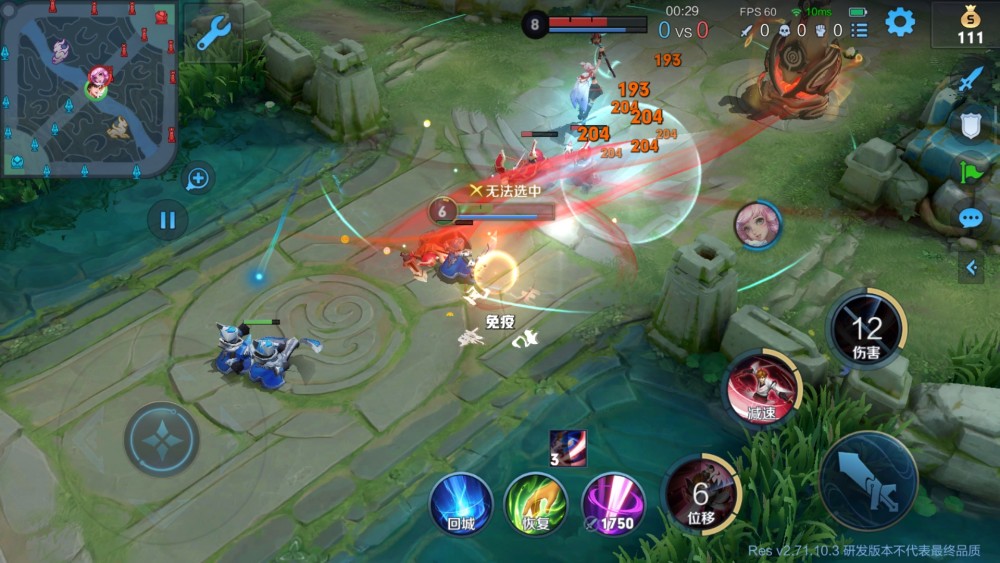The height and width of the screenshot is (563, 1000).
Task: Send the green flag gather signal
Action: [x=970, y=172]
